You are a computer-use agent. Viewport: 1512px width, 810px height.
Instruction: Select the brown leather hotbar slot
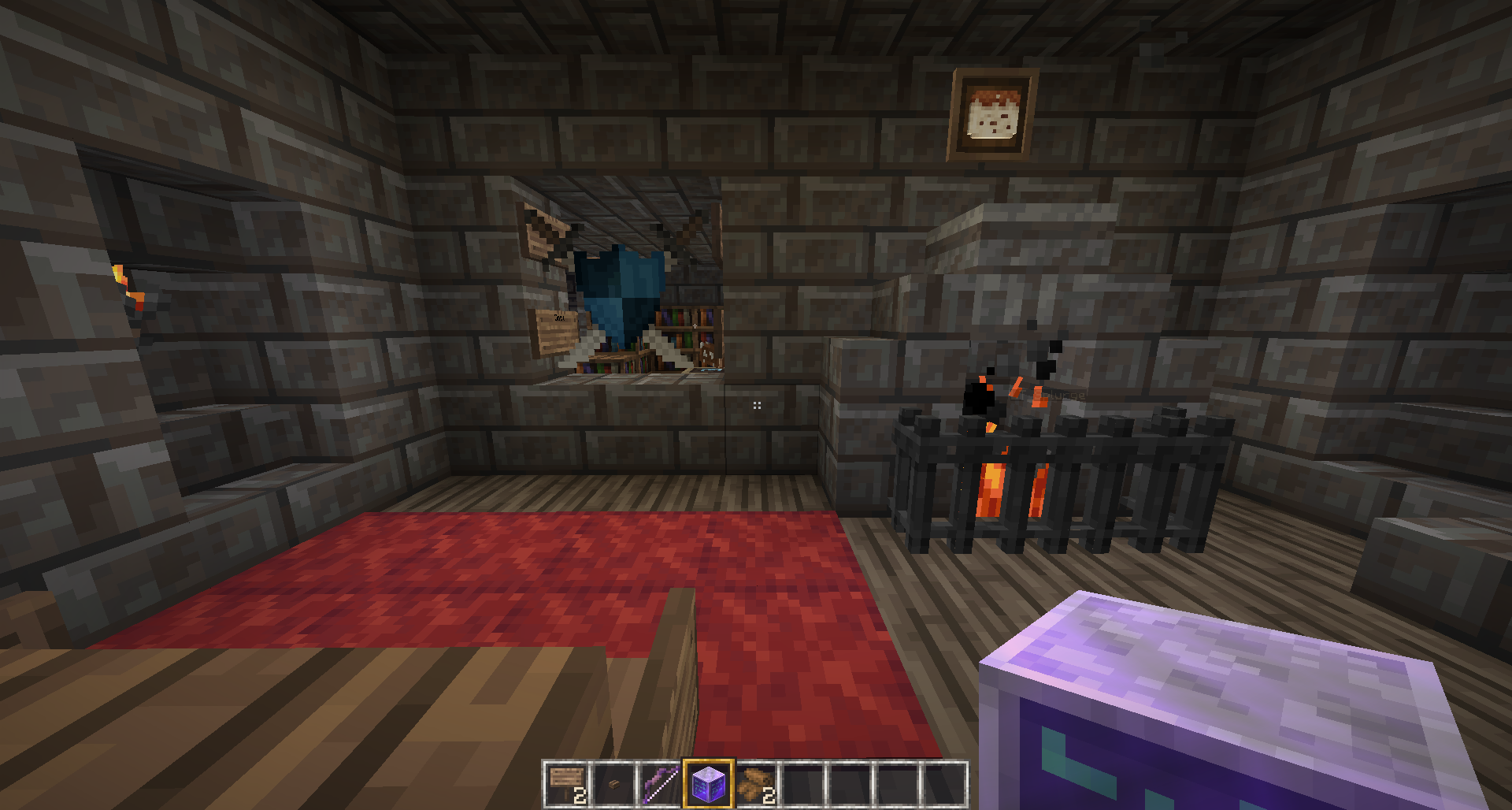coord(755,784)
